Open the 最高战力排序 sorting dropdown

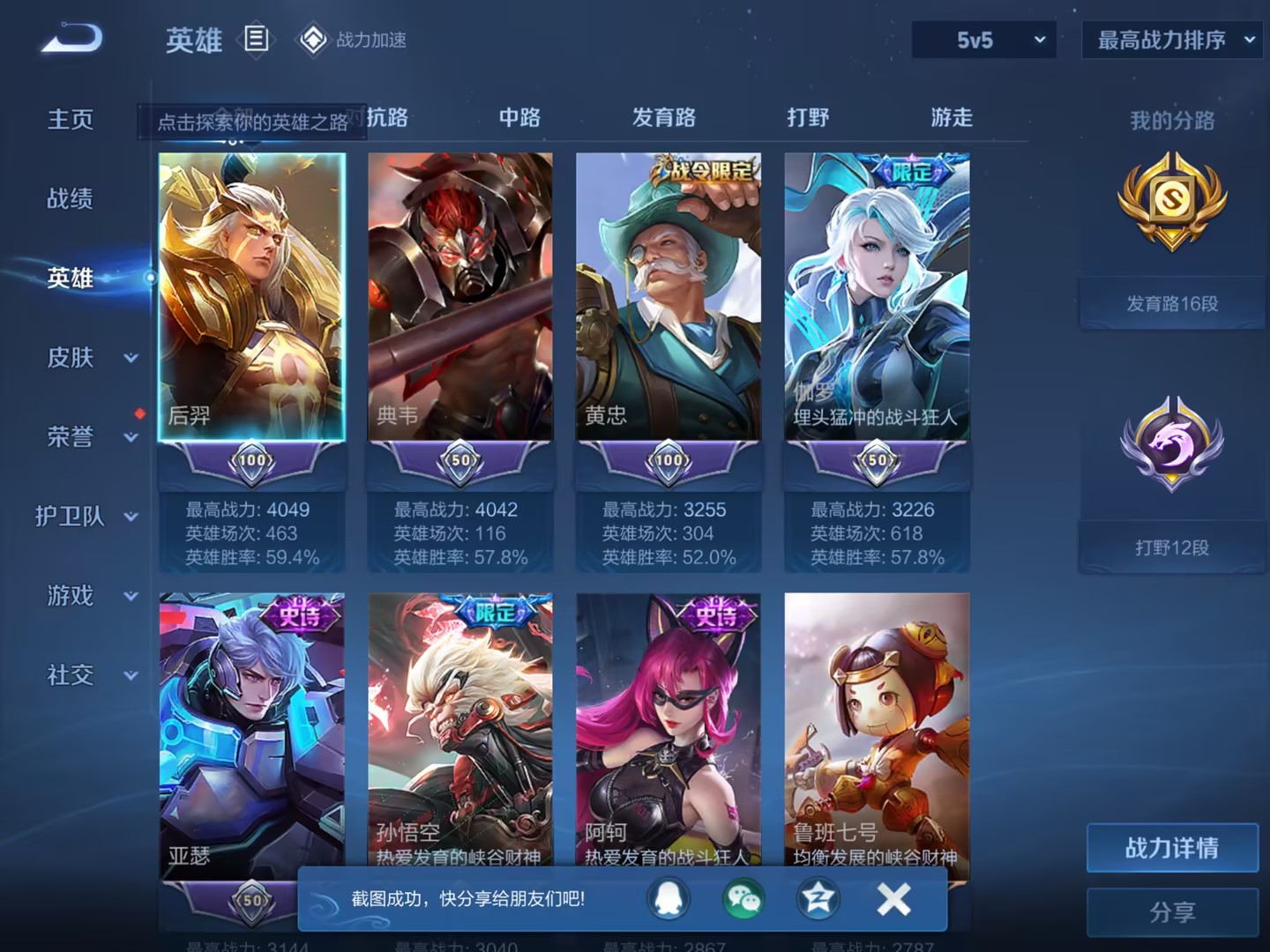[1171, 40]
